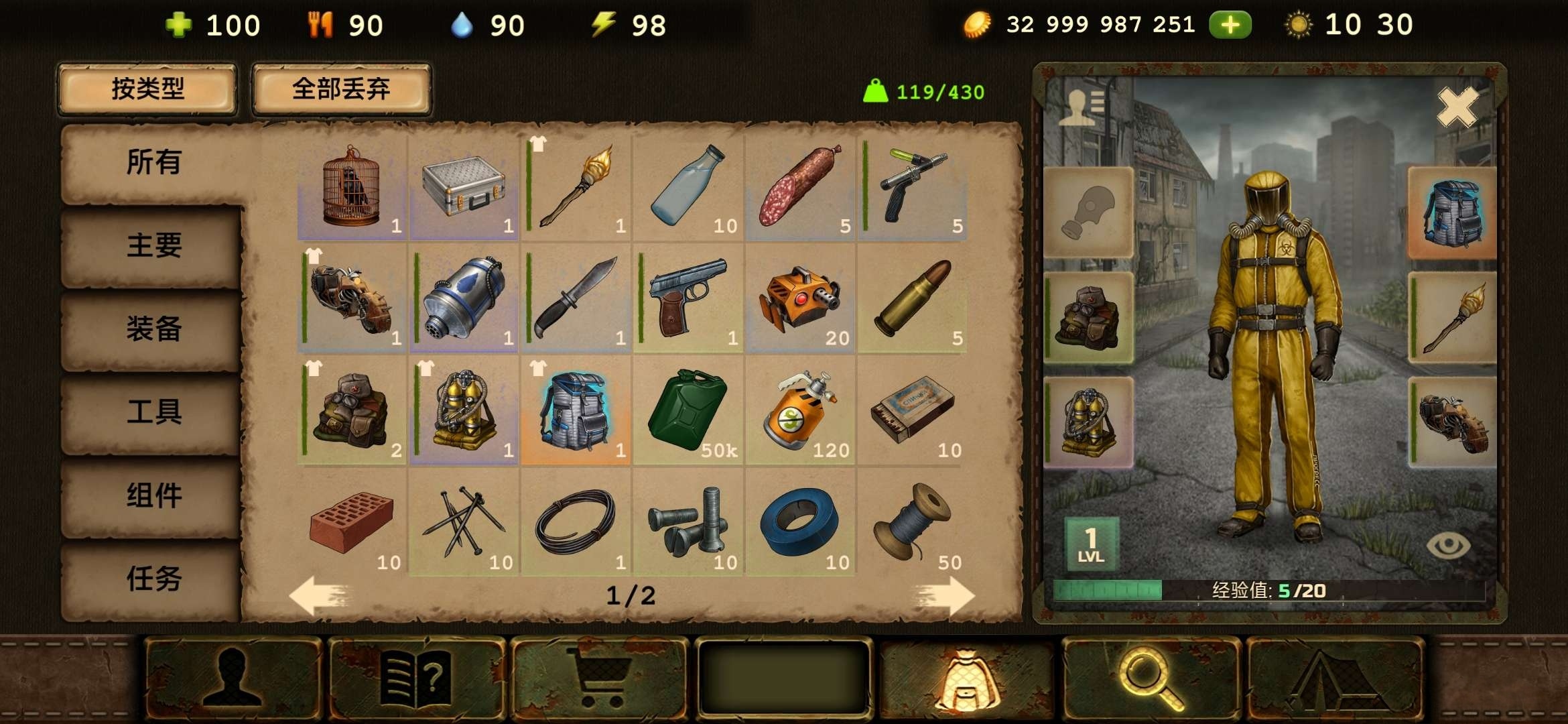Sort inventory with the 按类型 button
Screen dimensions: 1568x724
(x=147, y=89)
